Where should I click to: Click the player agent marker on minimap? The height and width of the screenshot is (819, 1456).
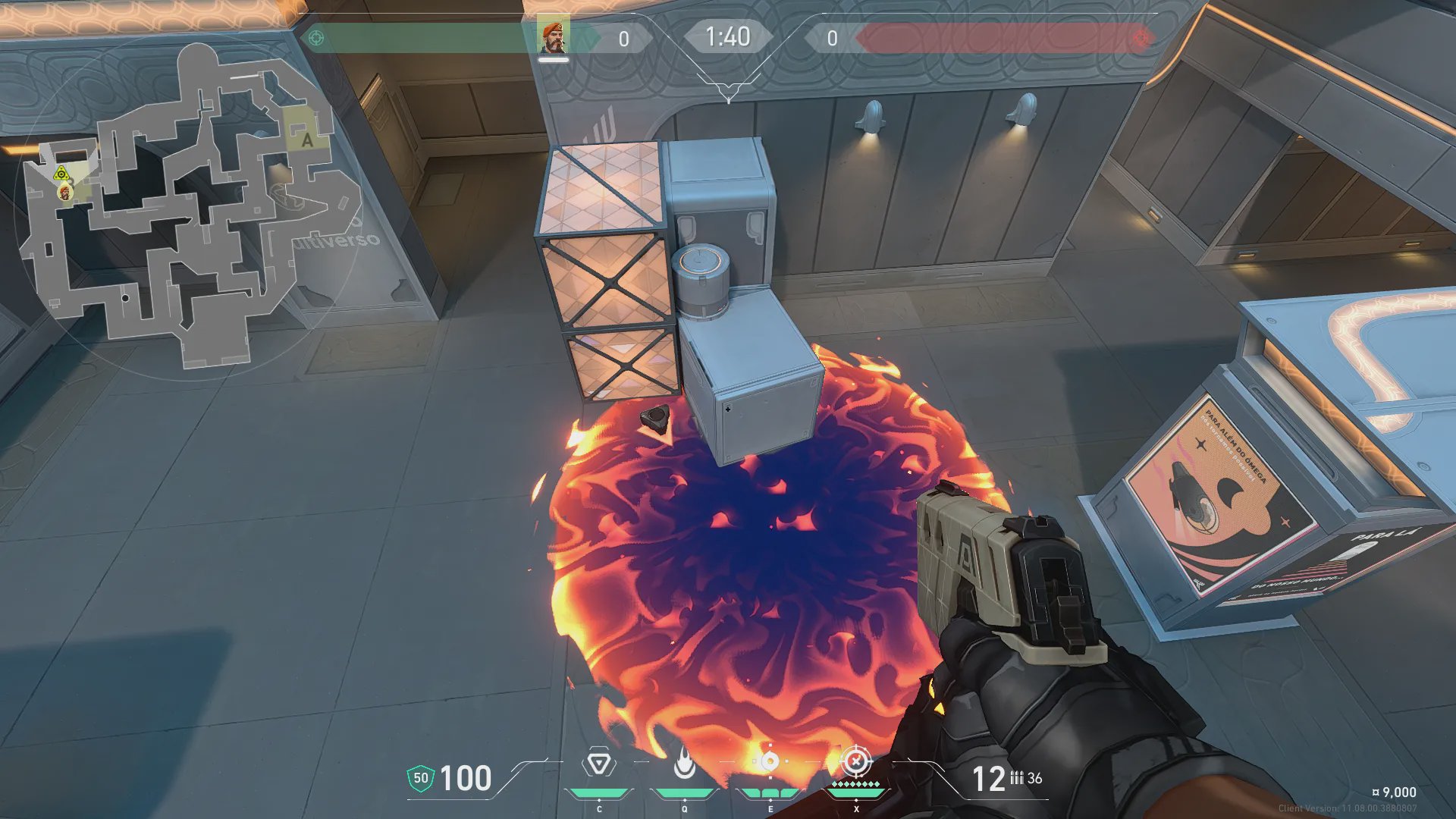[66, 193]
